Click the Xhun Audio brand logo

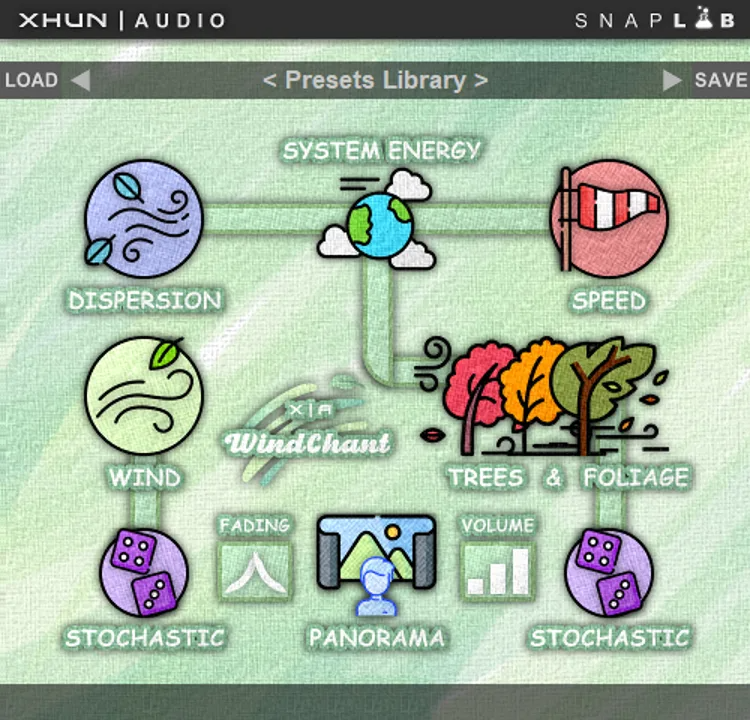(122, 19)
